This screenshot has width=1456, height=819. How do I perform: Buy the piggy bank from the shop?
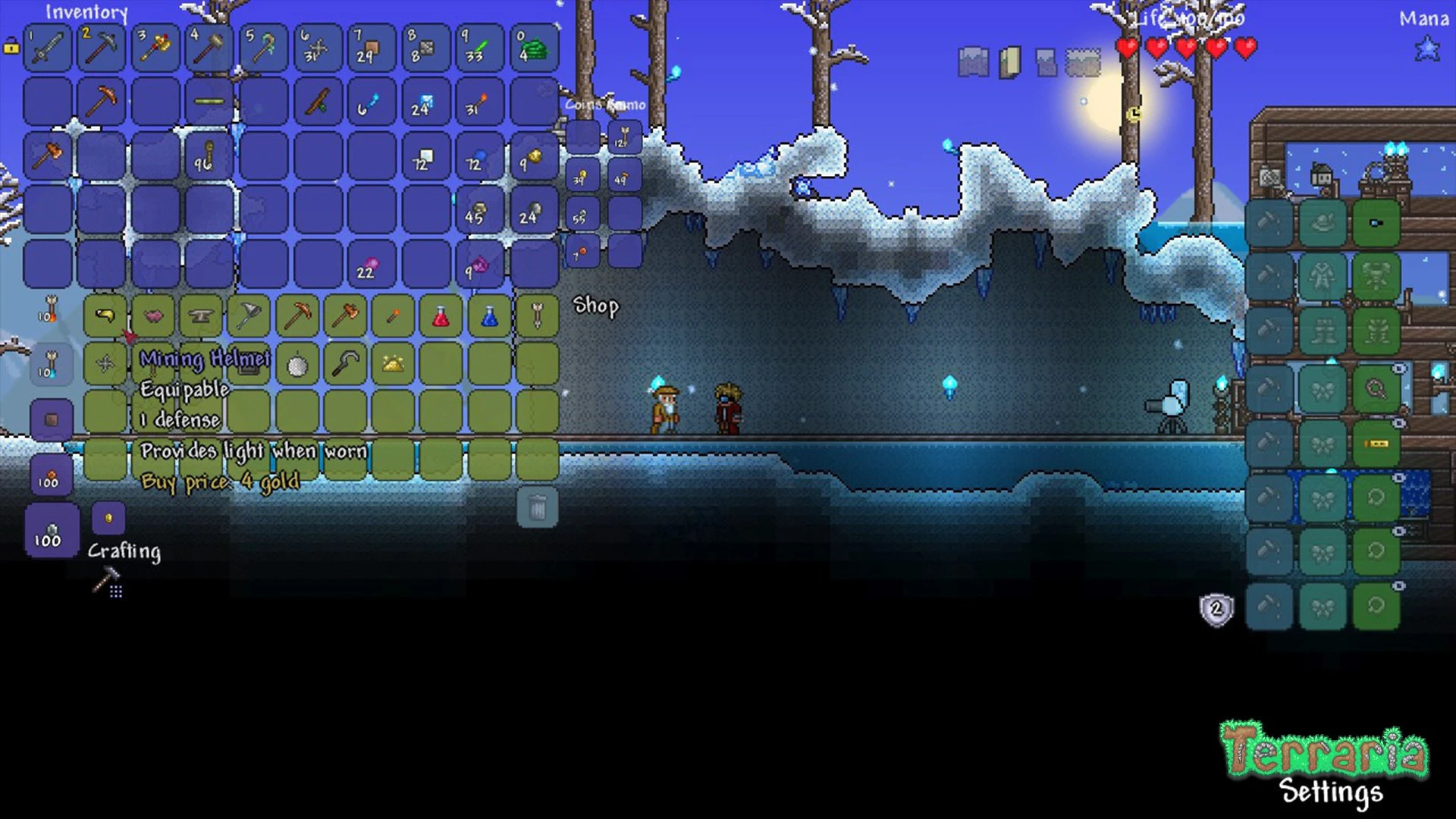click(x=152, y=315)
